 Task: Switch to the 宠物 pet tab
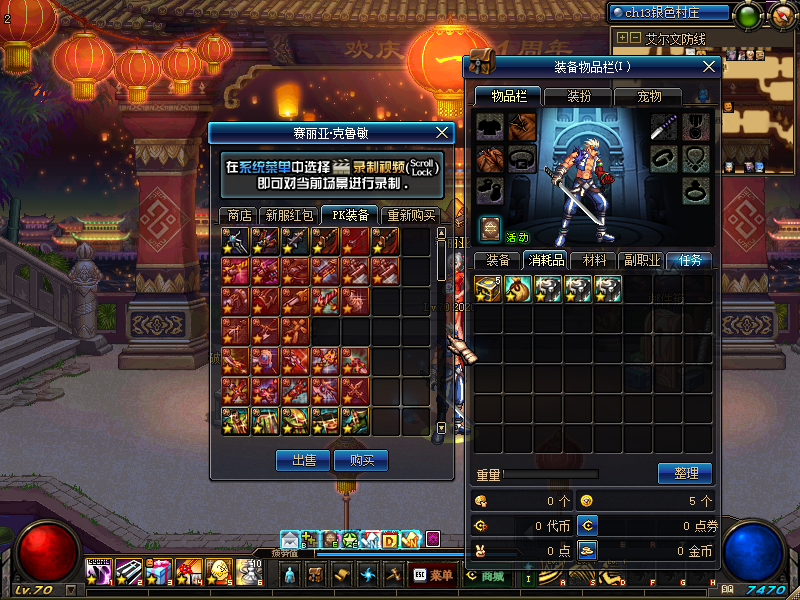(x=650, y=96)
